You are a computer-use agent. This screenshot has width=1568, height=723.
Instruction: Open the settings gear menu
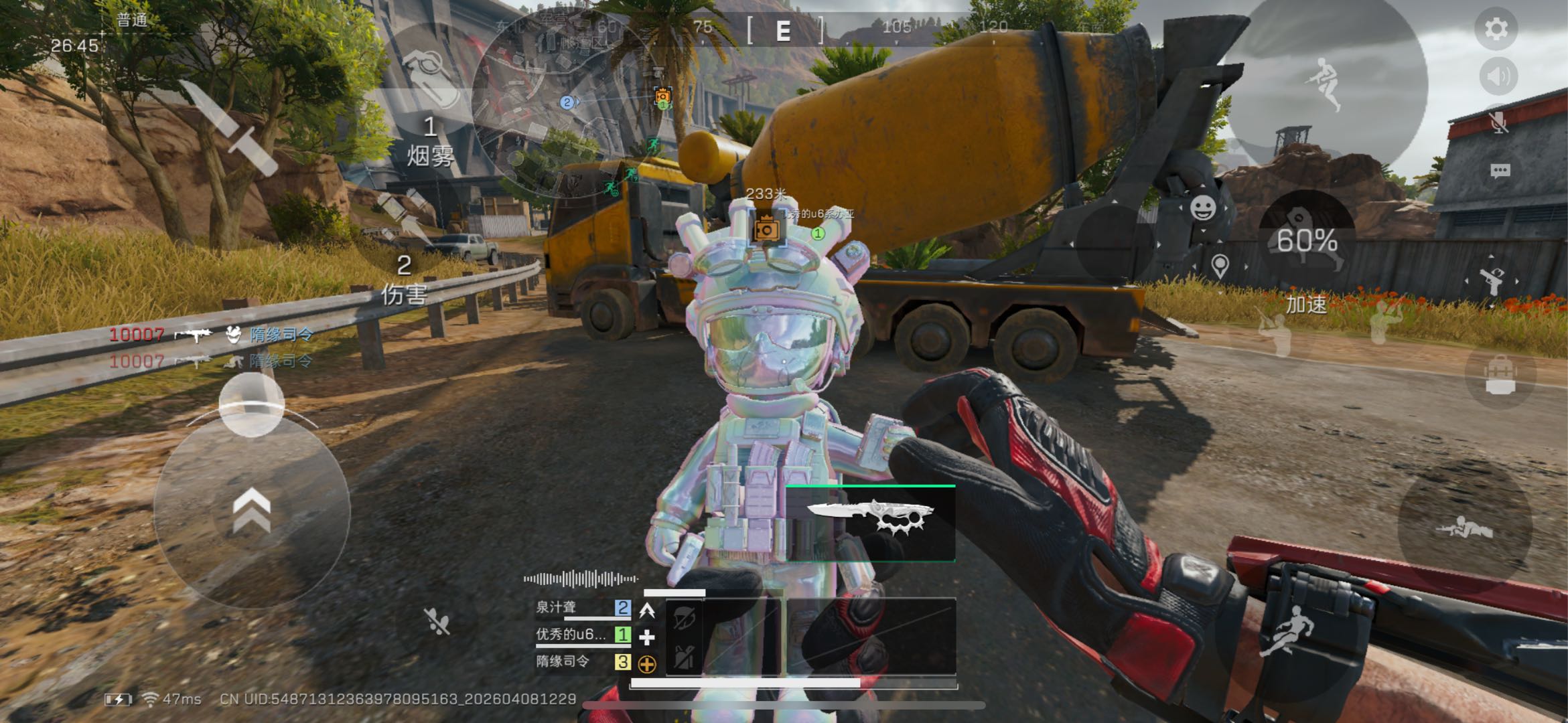[1496, 29]
